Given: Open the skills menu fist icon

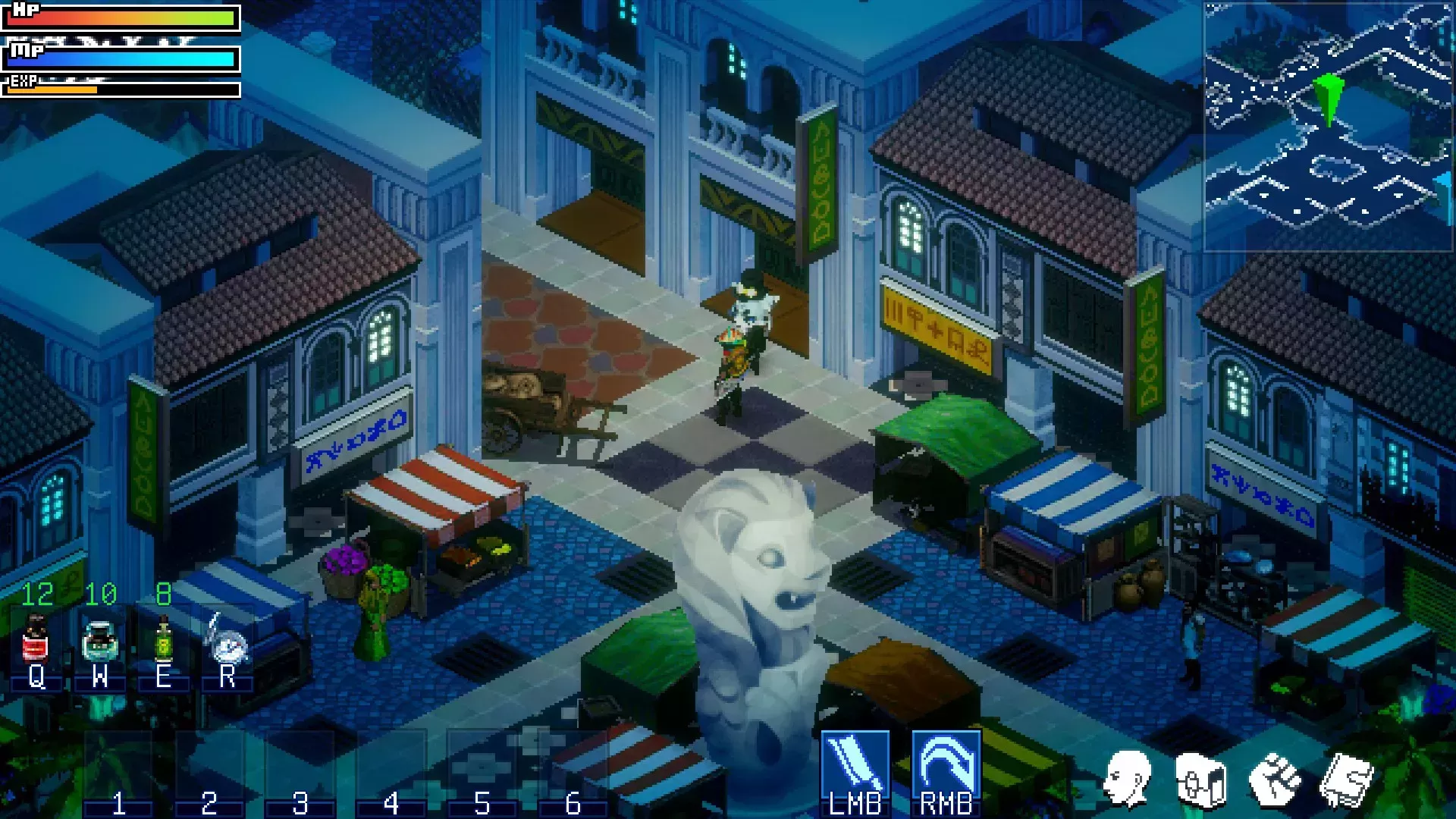Looking at the screenshot, I should 1274,780.
